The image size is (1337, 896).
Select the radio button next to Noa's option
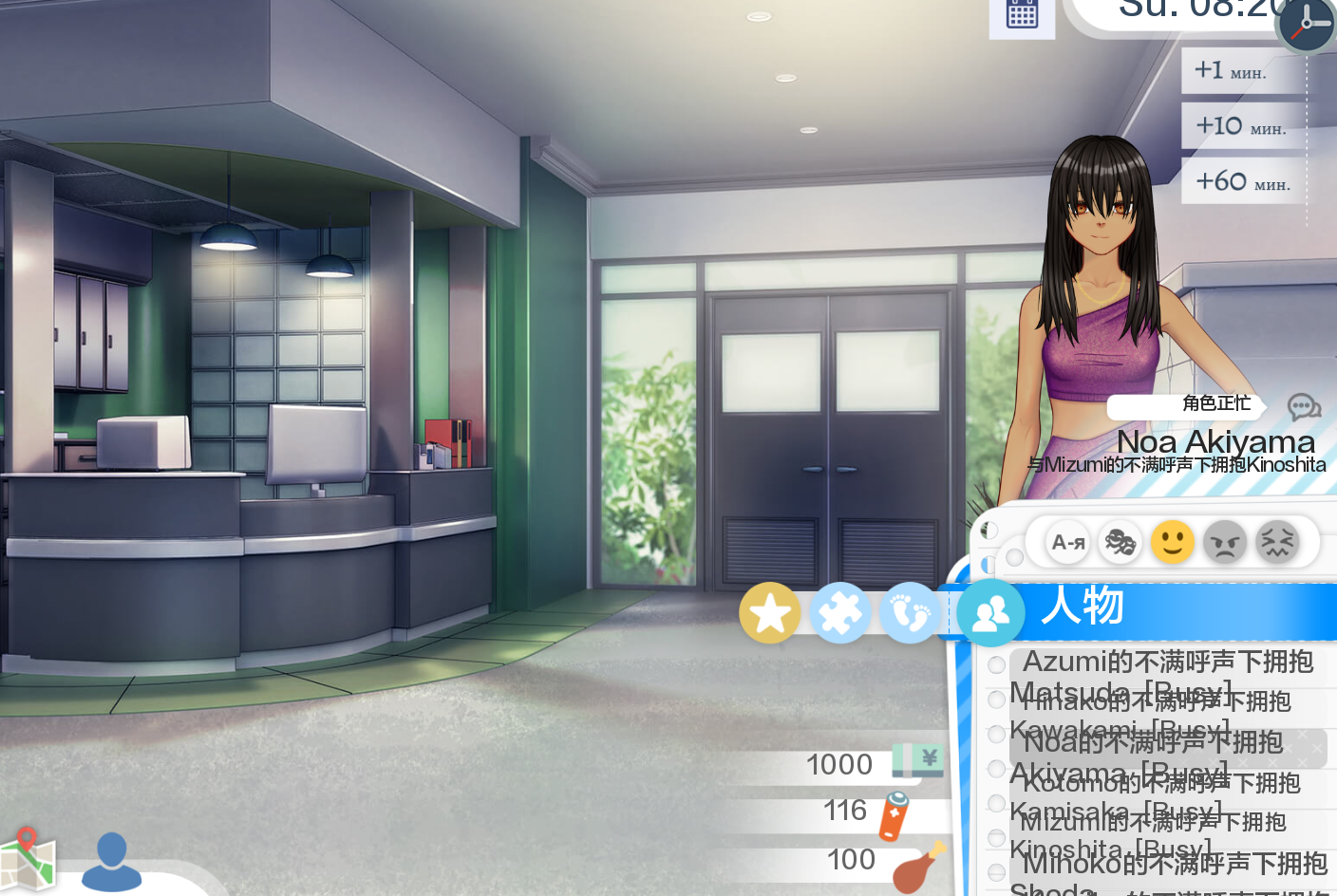(x=995, y=734)
